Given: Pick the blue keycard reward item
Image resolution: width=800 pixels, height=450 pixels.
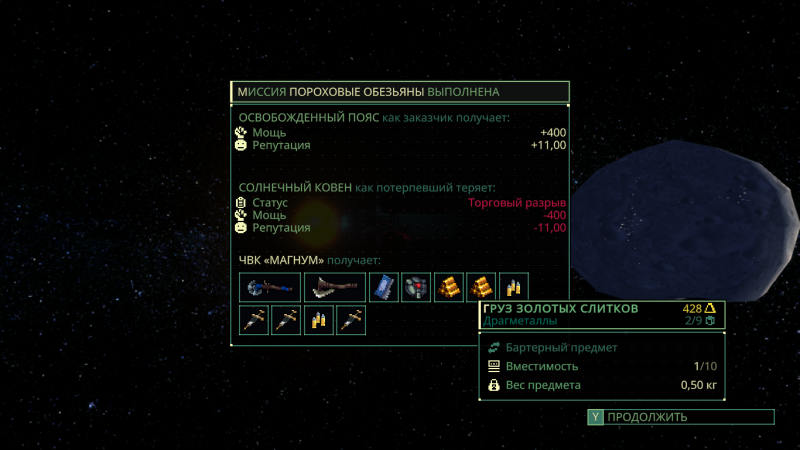Looking at the screenshot, I should coord(384,287).
